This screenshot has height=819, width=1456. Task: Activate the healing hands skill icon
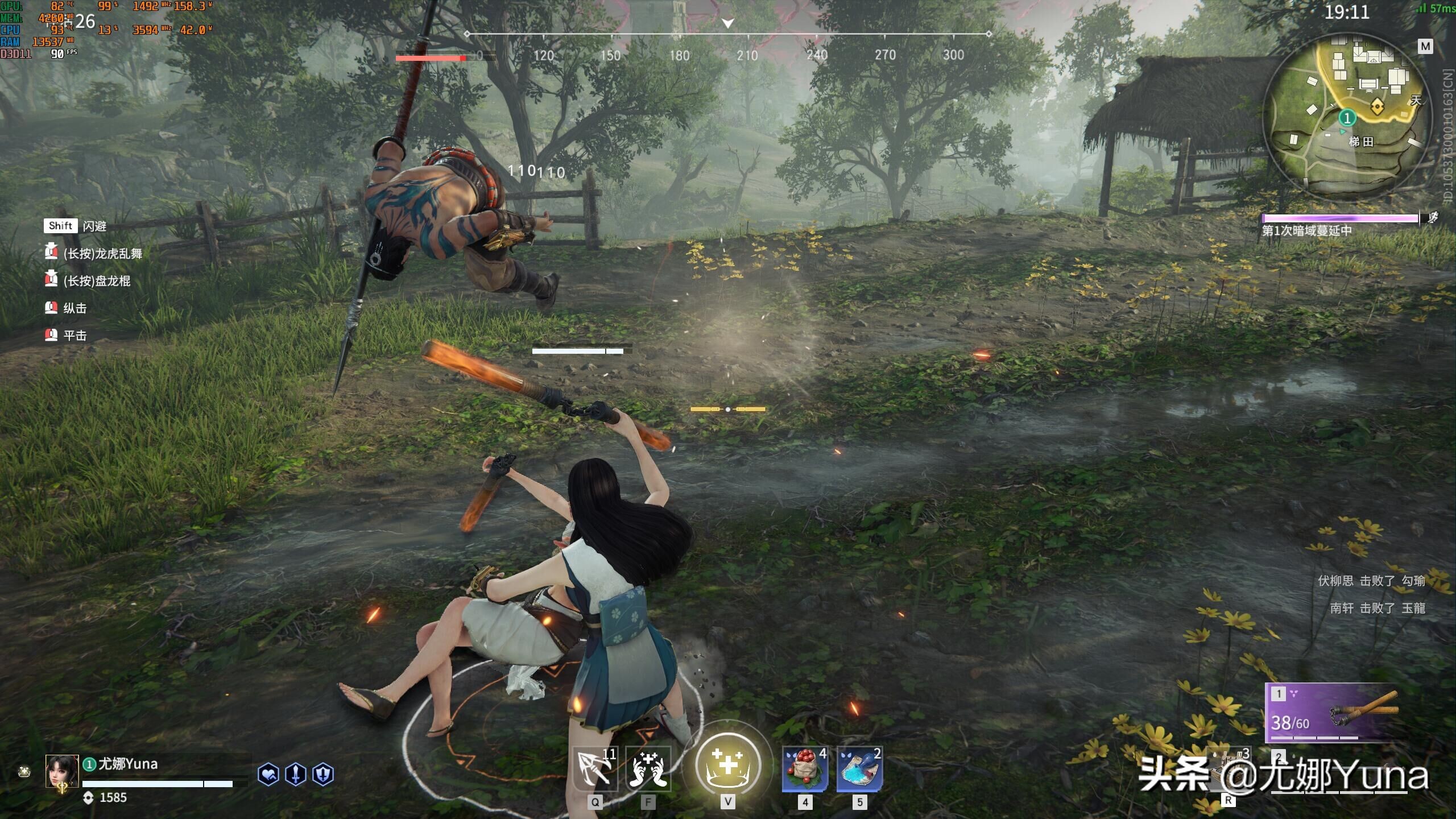tap(648, 770)
